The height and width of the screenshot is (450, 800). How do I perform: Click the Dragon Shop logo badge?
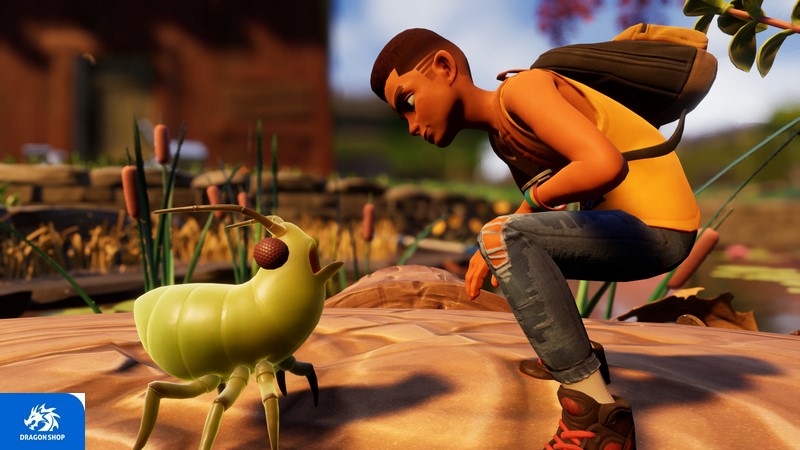(42, 421)
